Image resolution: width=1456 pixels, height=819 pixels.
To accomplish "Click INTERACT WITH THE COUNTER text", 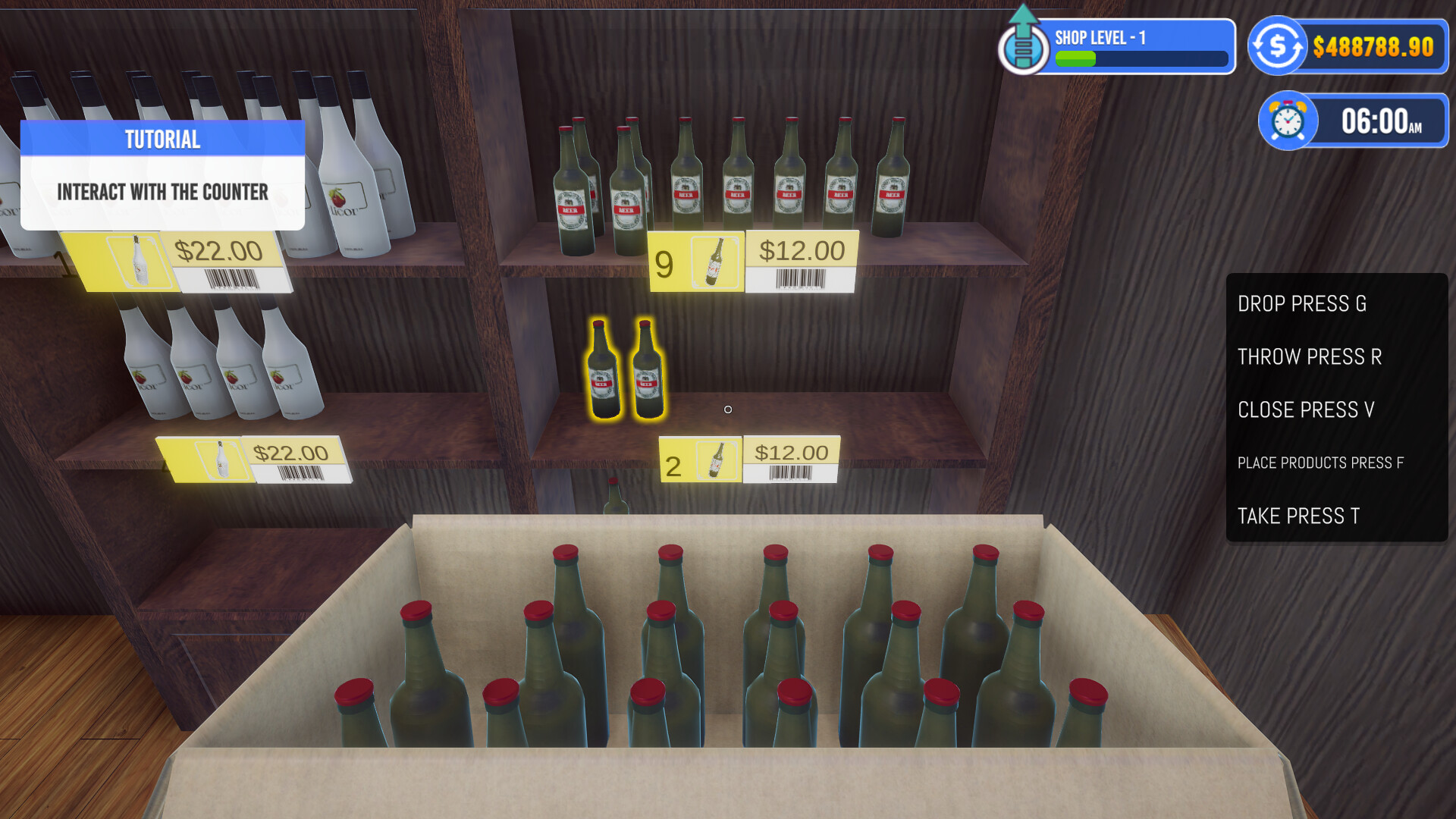I will tap(163, 193).
